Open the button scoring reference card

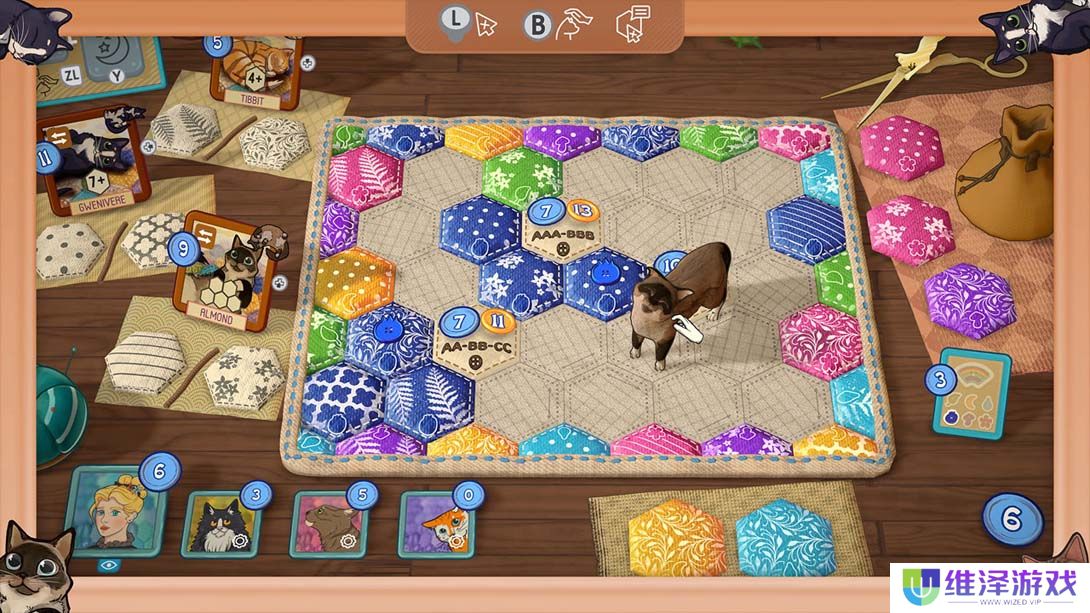click(971, 394)
